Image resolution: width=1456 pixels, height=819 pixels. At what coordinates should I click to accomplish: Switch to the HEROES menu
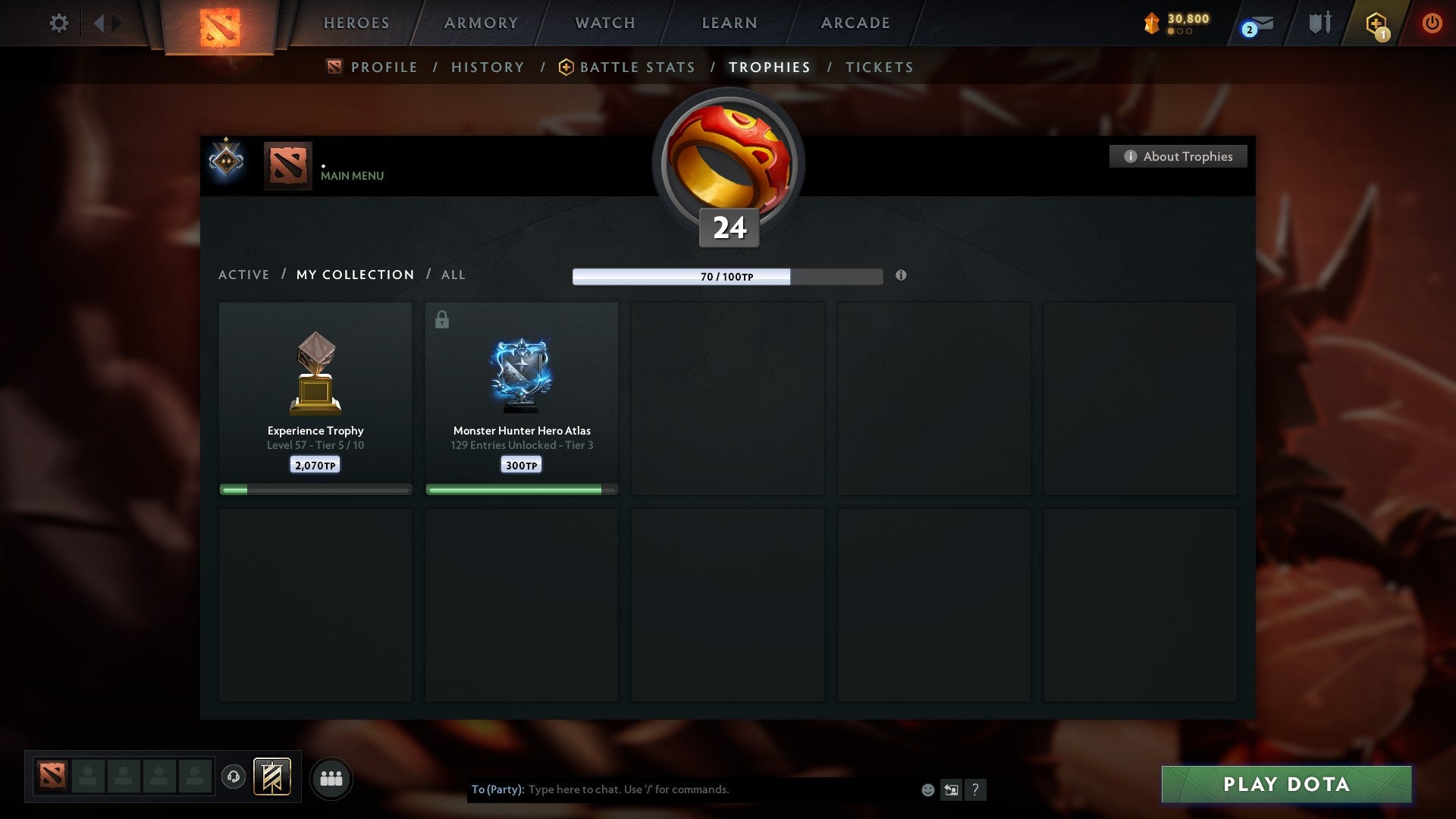tap(356, 23)
